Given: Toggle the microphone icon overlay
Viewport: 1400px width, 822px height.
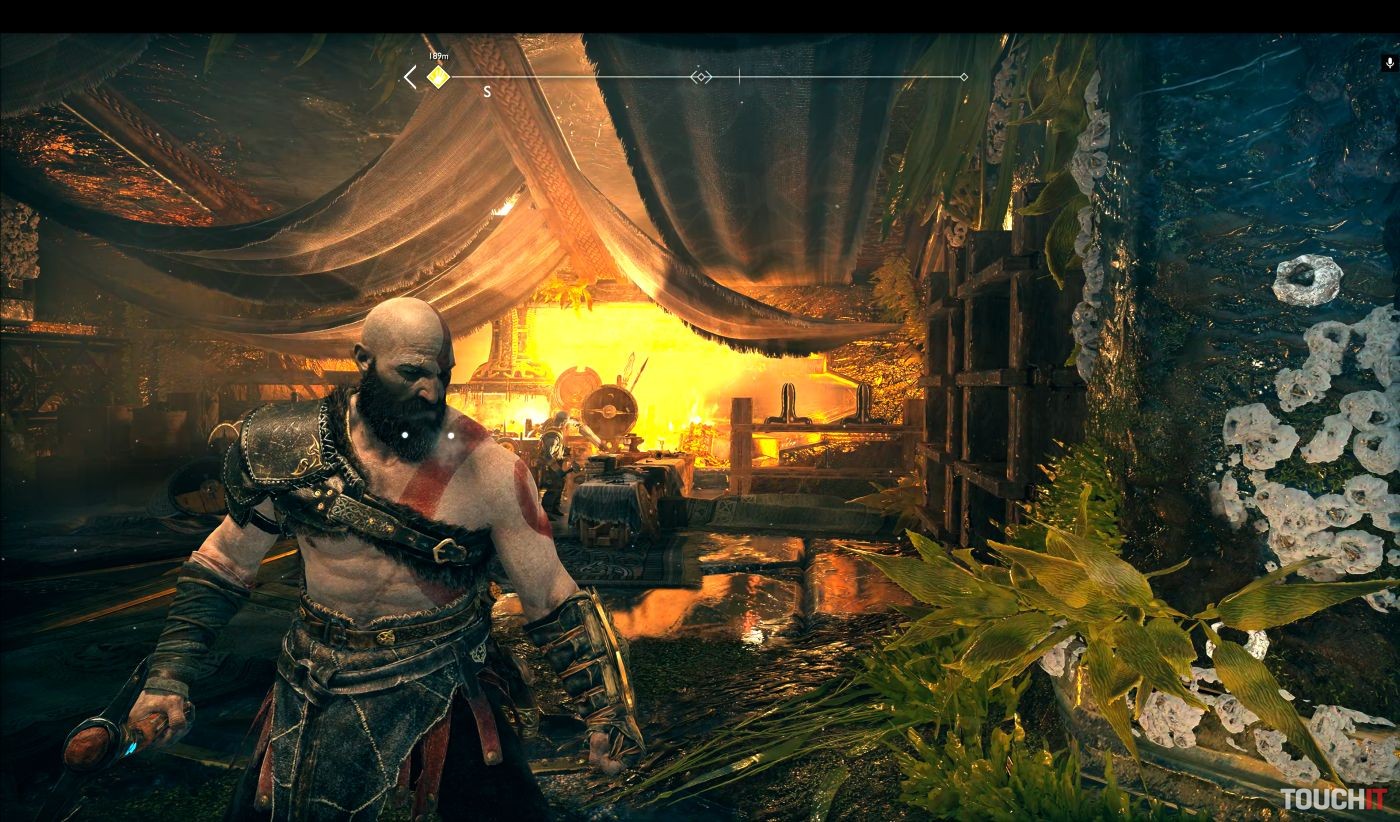Looking at the screenshot, I should [x=1389, y=63].
